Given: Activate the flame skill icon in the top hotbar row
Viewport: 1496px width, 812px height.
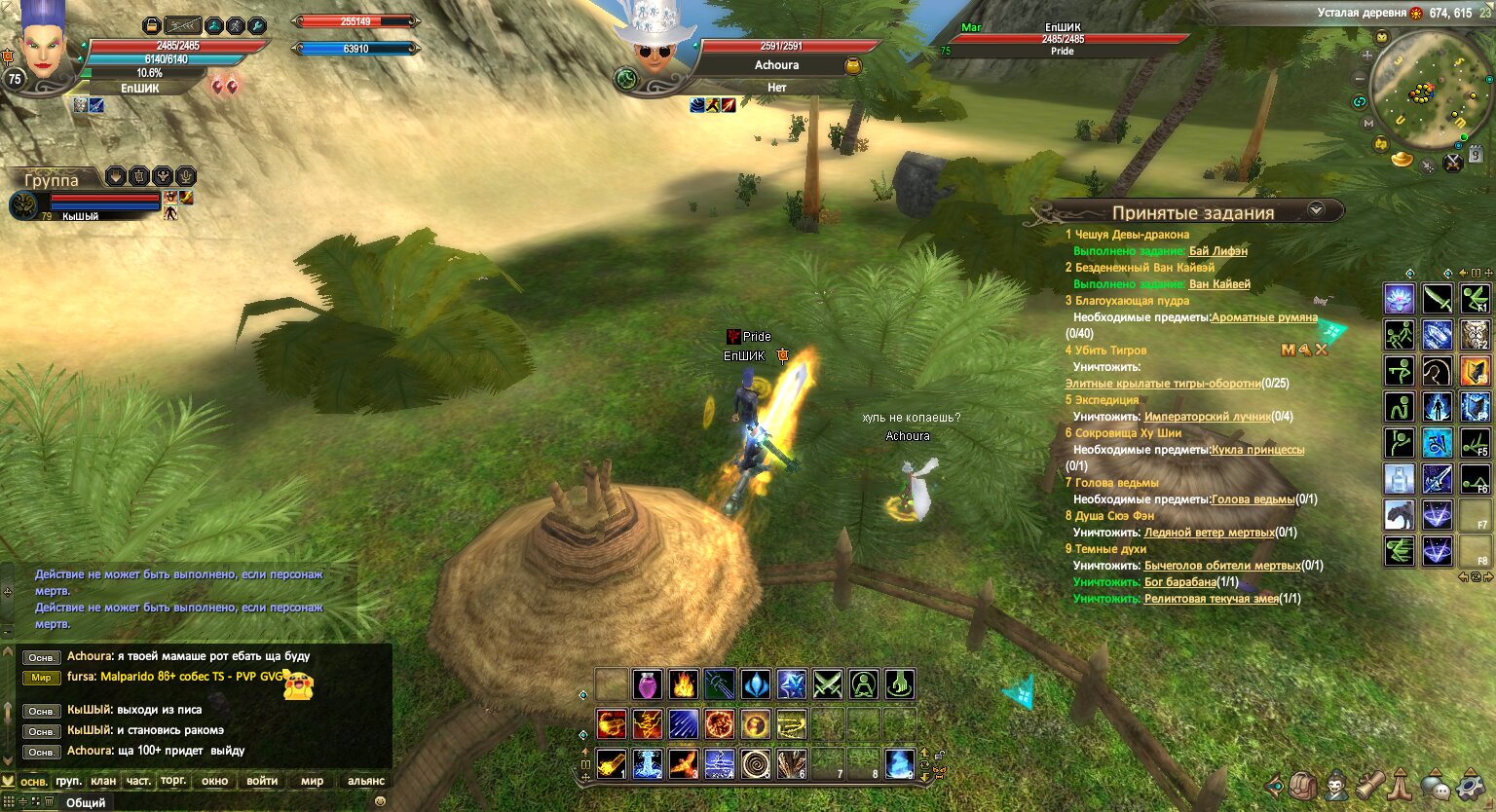Looking at the screenshot, I should pyautogui.click(x=684, y=684).
